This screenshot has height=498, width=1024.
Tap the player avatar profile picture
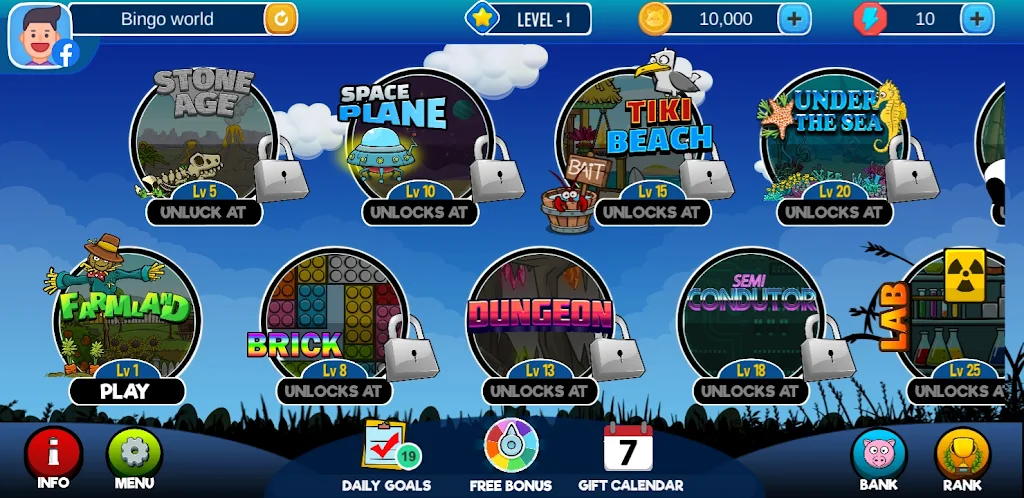click(40, 34)
